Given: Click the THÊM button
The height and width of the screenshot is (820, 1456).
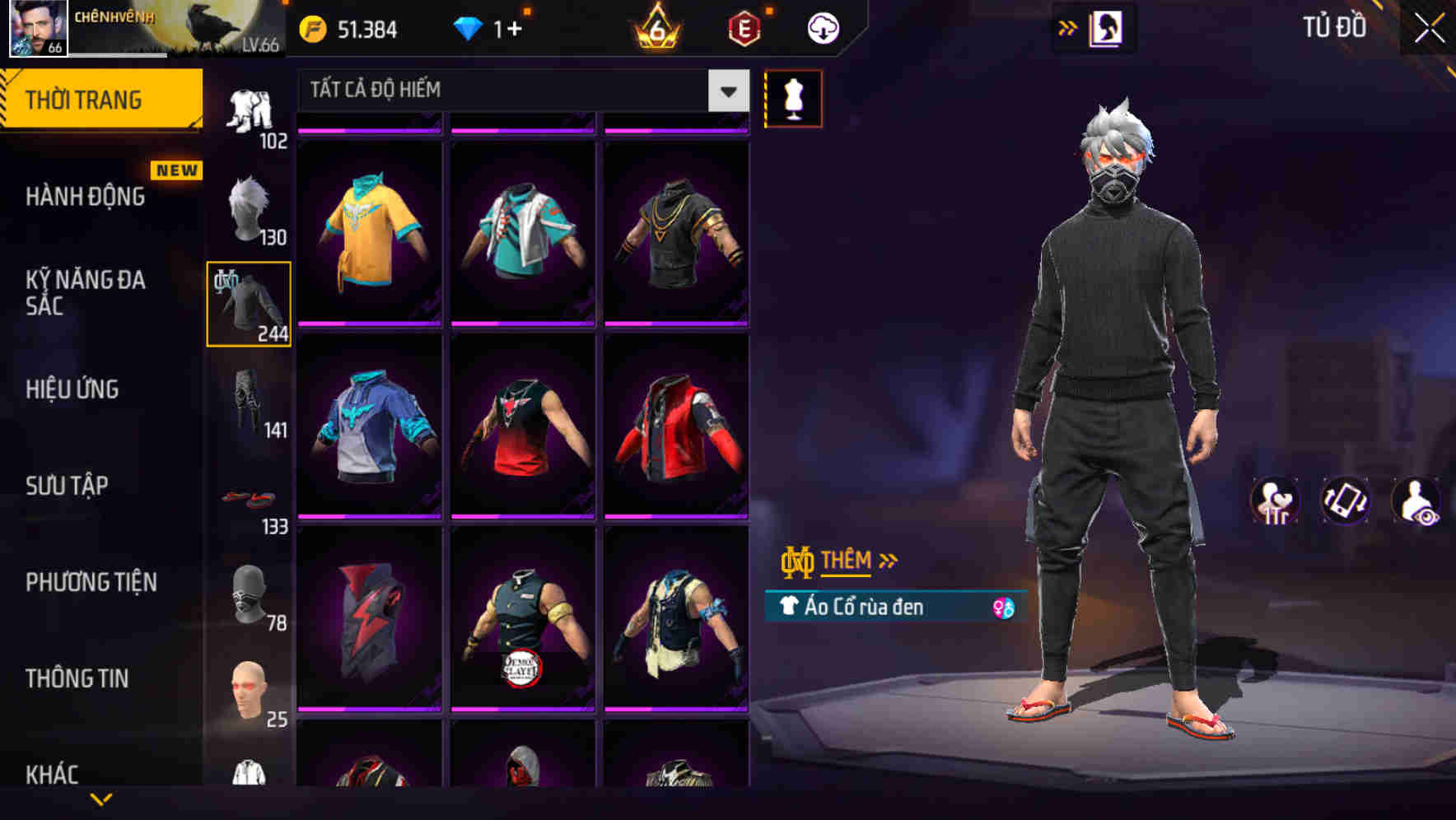Looking at the screenshot, I should [849, 560].
